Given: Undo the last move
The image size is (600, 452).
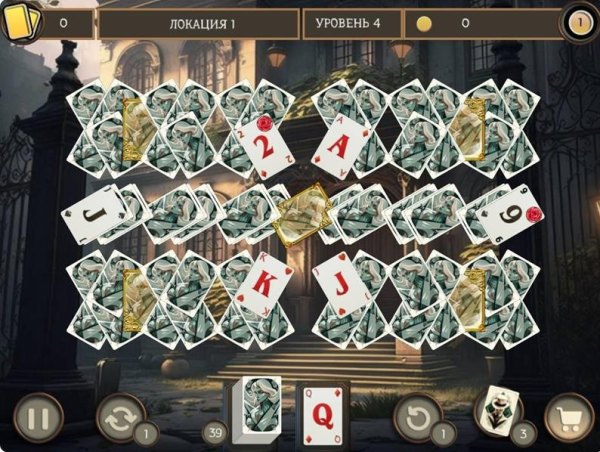Looking at the screenshot, I should point(418,416).
